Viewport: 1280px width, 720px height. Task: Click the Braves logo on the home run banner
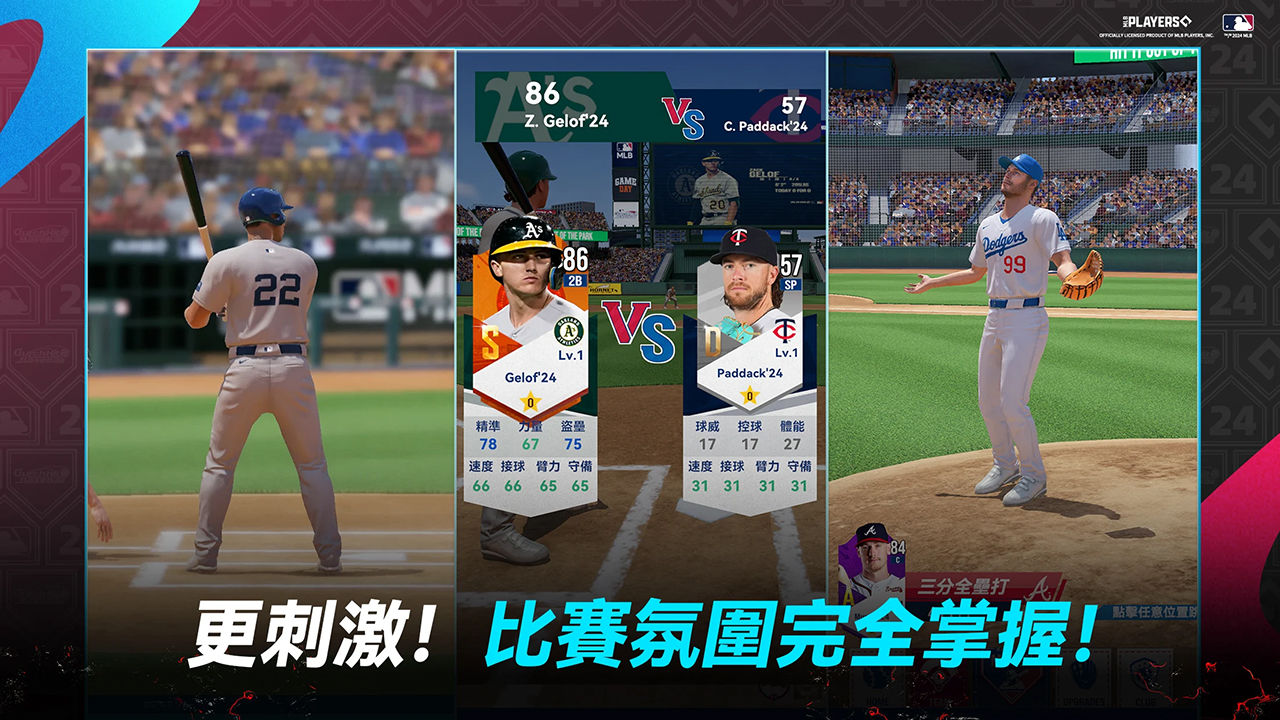point(1041,588)
